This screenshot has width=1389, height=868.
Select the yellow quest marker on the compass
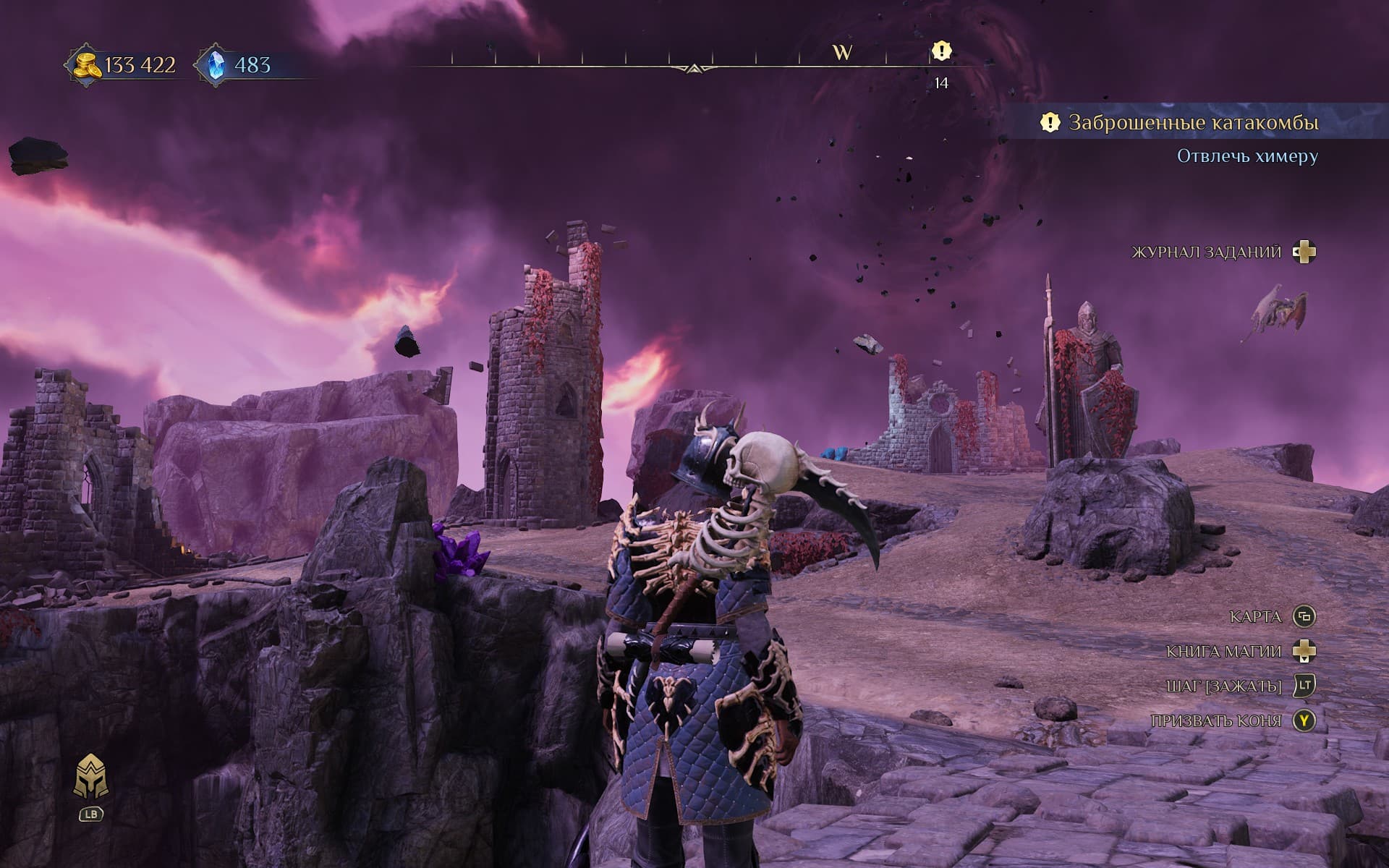coord(940,51)
